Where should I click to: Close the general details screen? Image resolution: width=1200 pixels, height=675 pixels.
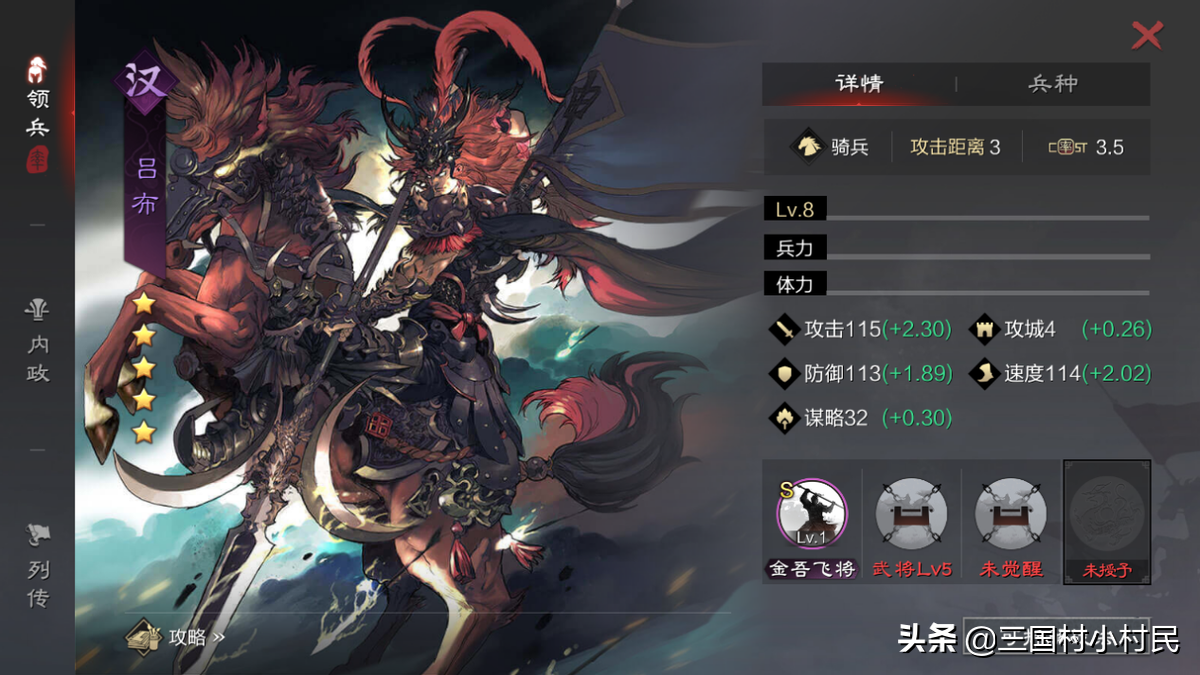(1146, 36)
